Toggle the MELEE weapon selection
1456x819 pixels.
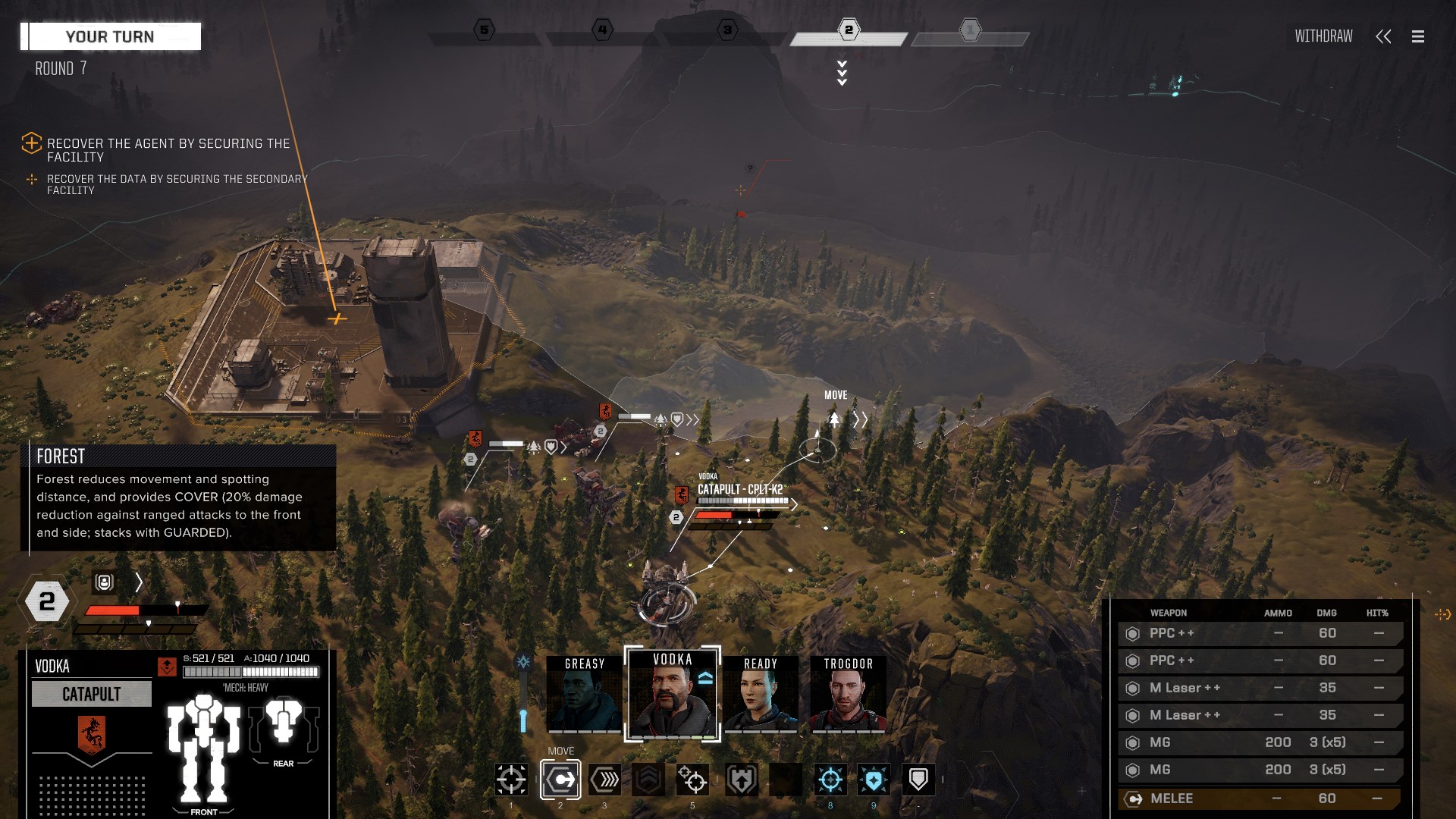coord(1259,798)
